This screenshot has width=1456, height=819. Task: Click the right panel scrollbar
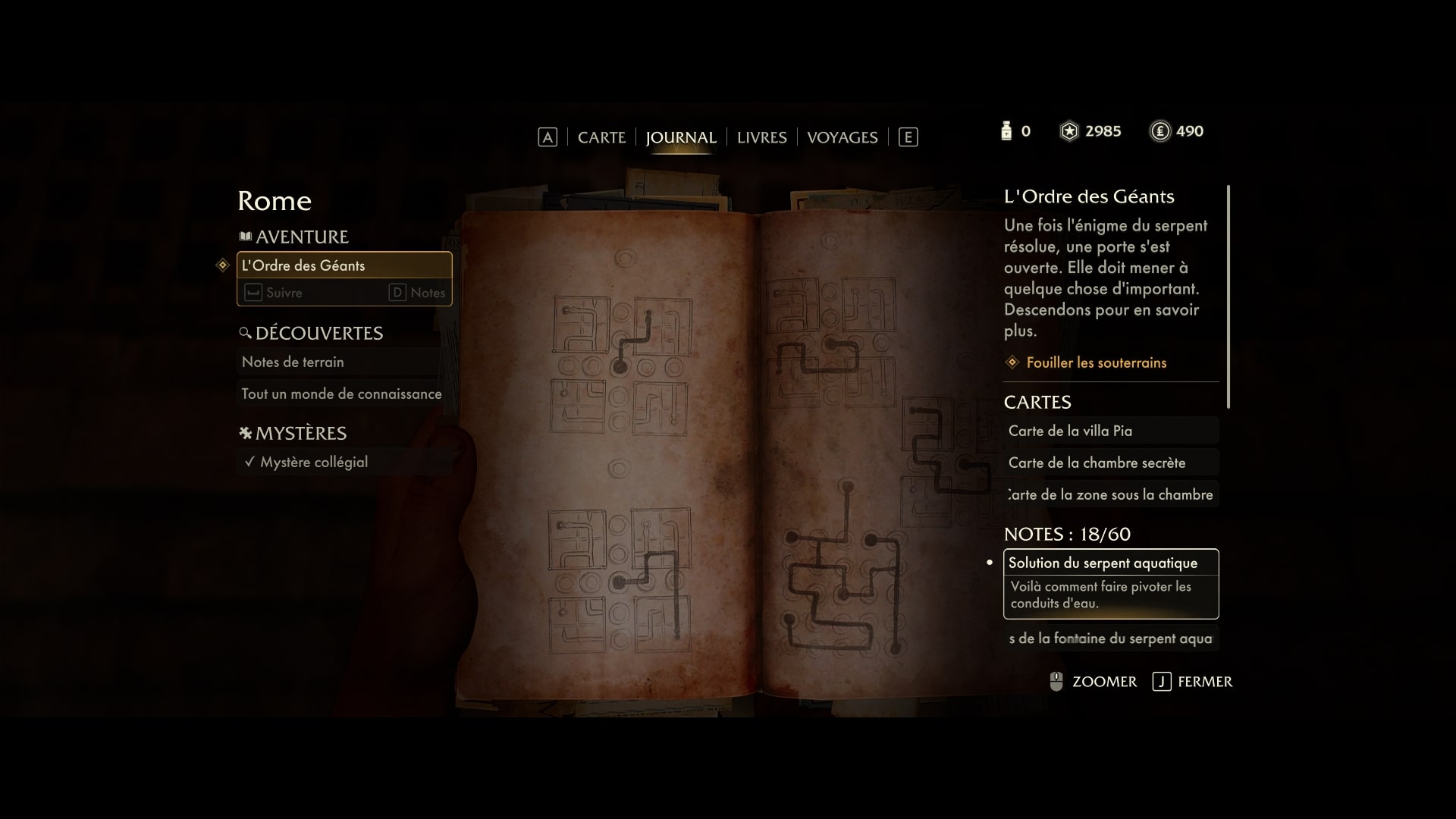pos(1228,296)
